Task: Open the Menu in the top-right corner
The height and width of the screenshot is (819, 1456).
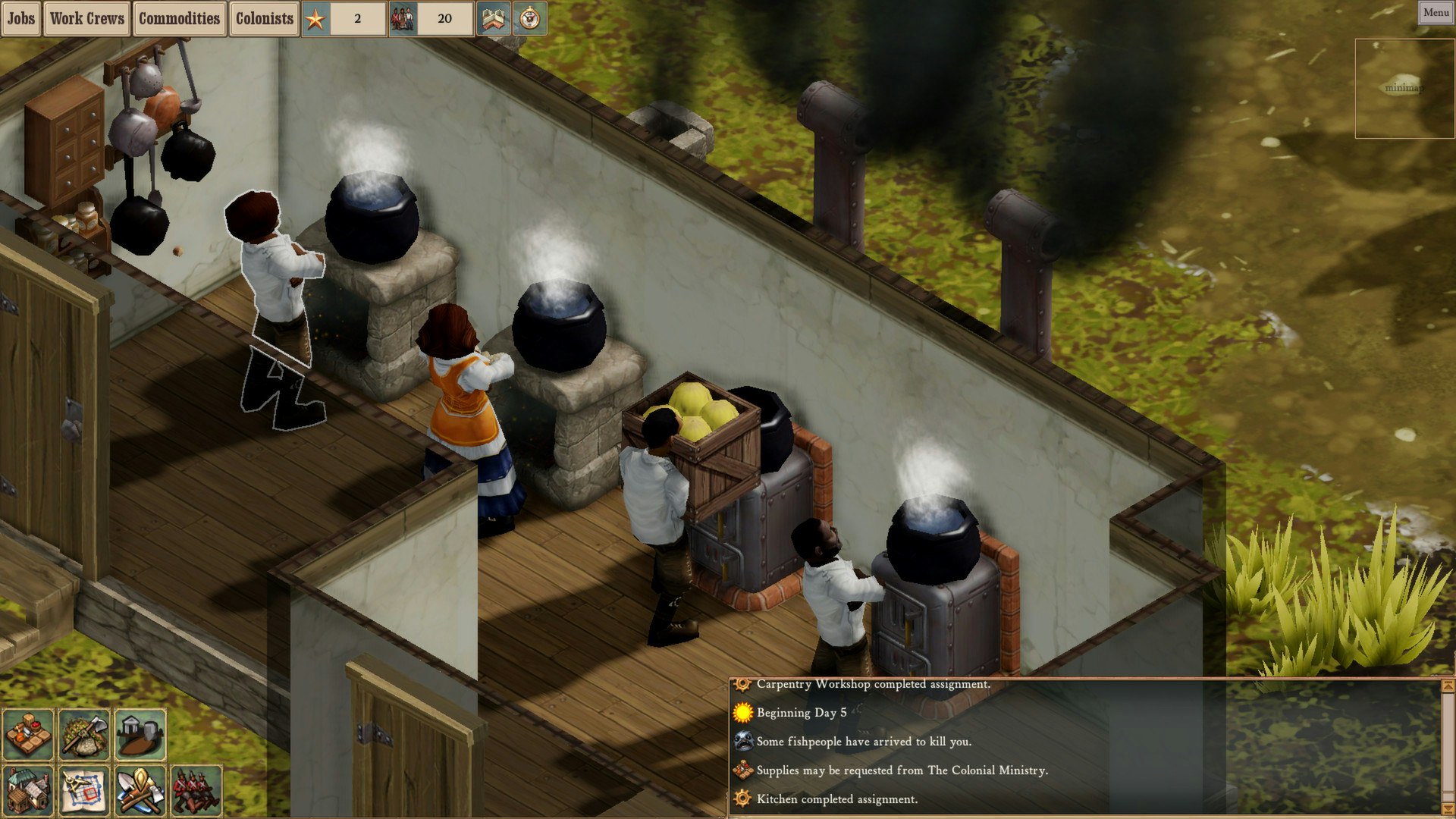Action: [1436, 11]
